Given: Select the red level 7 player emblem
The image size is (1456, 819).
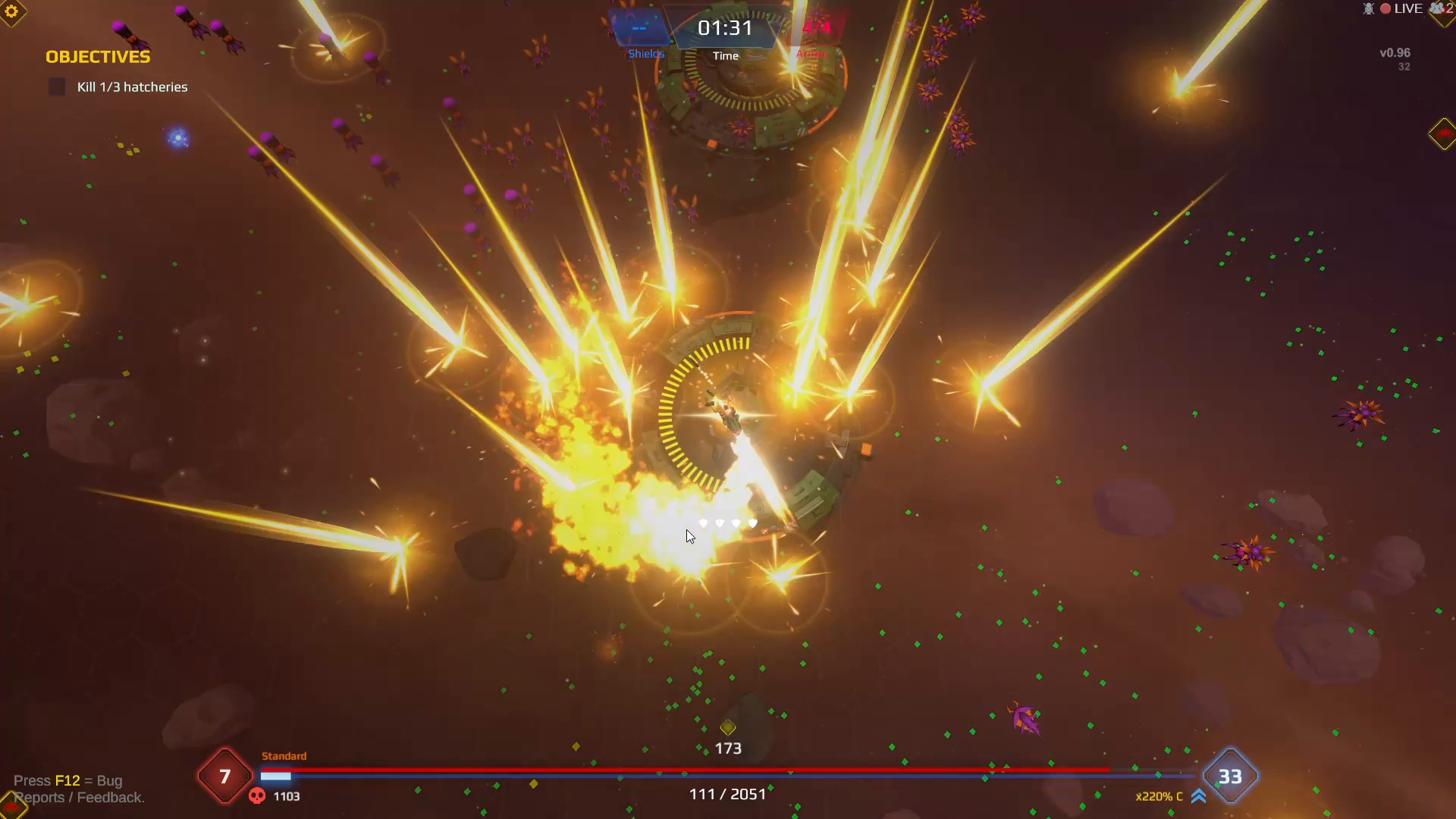Looking at the screenshot, I should coord(224,777).
